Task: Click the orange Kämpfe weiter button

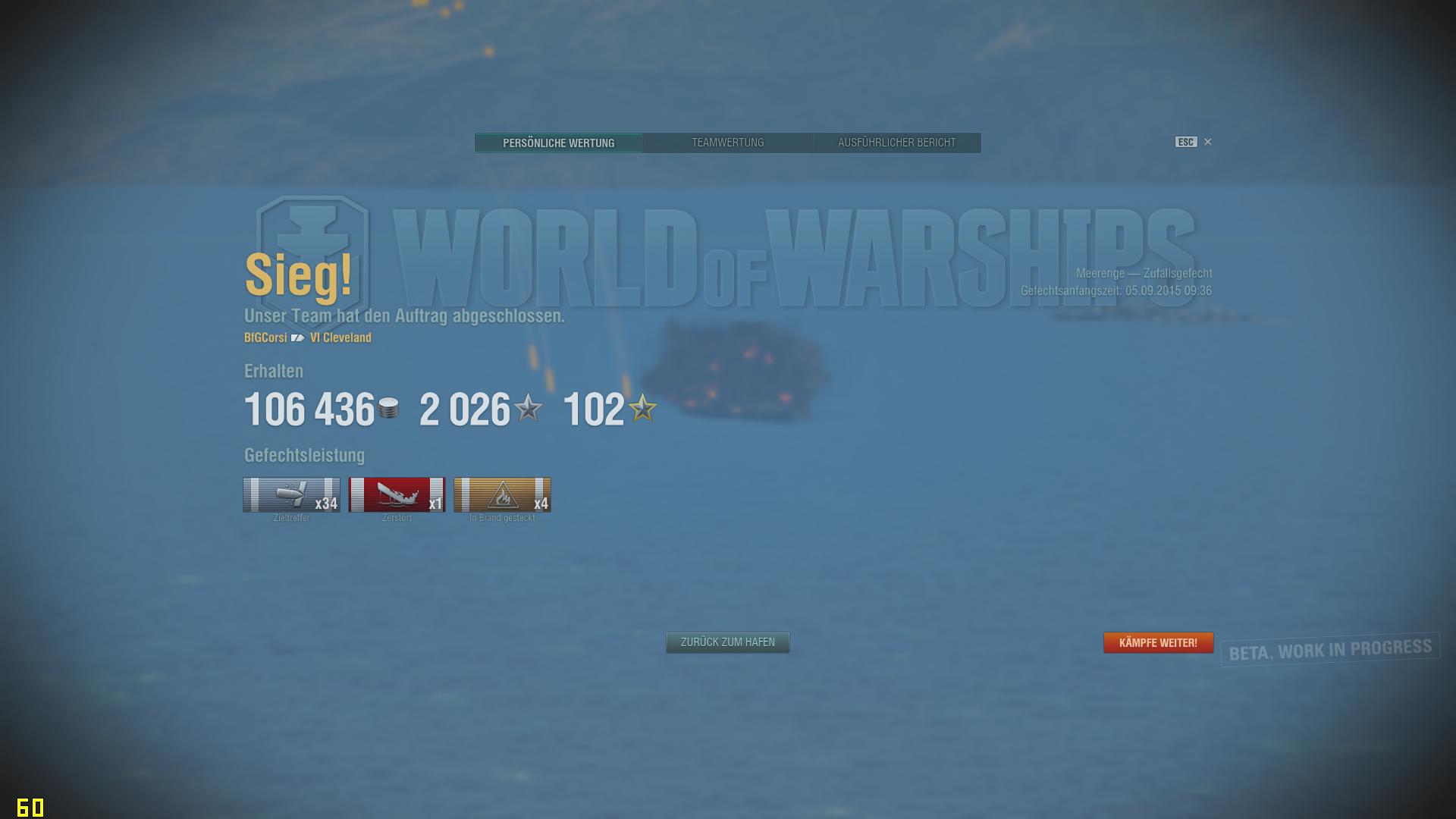Action: (1158, 642)
